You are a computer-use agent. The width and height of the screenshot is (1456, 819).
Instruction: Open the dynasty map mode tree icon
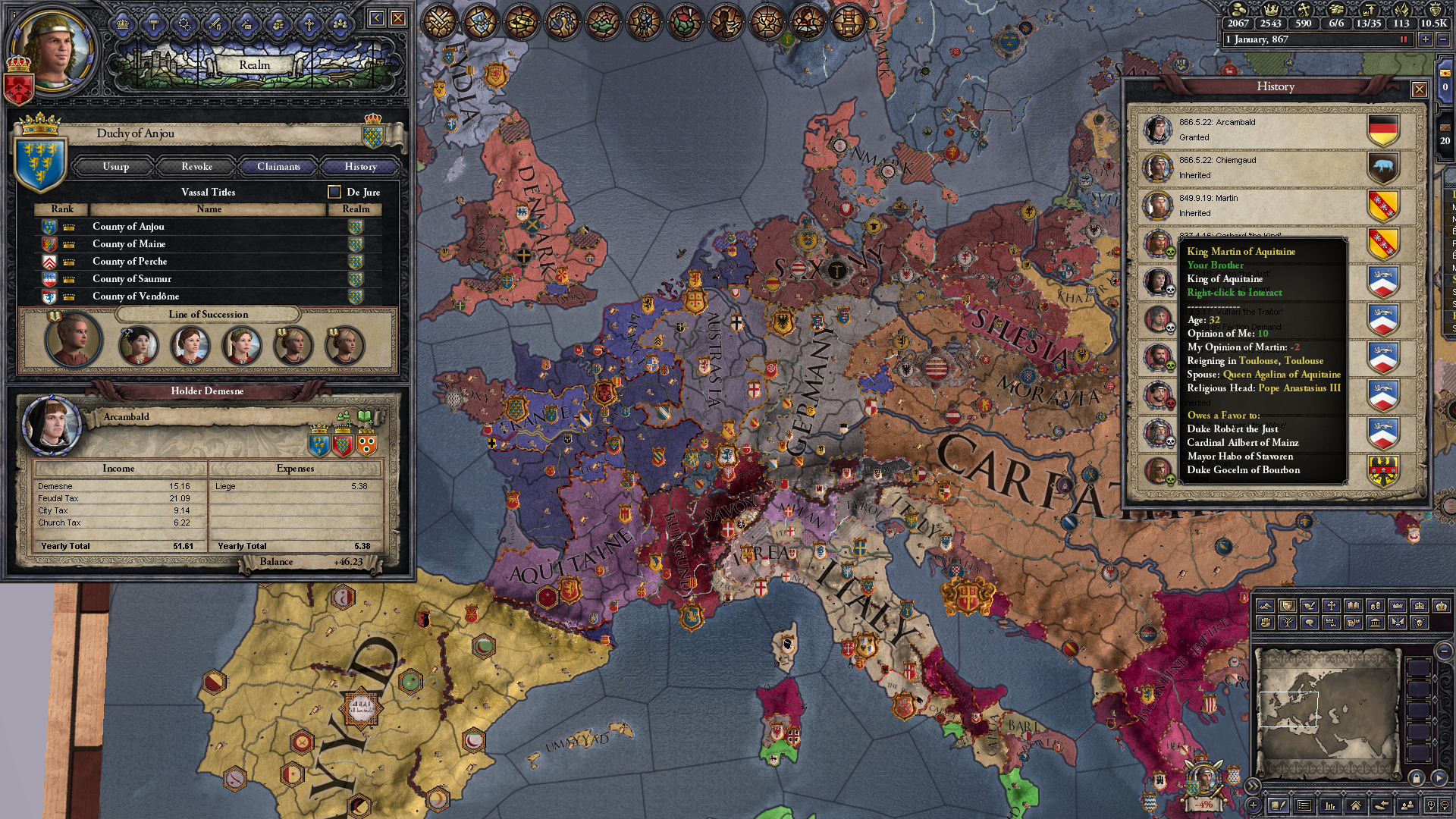(x=1288, y=623)
